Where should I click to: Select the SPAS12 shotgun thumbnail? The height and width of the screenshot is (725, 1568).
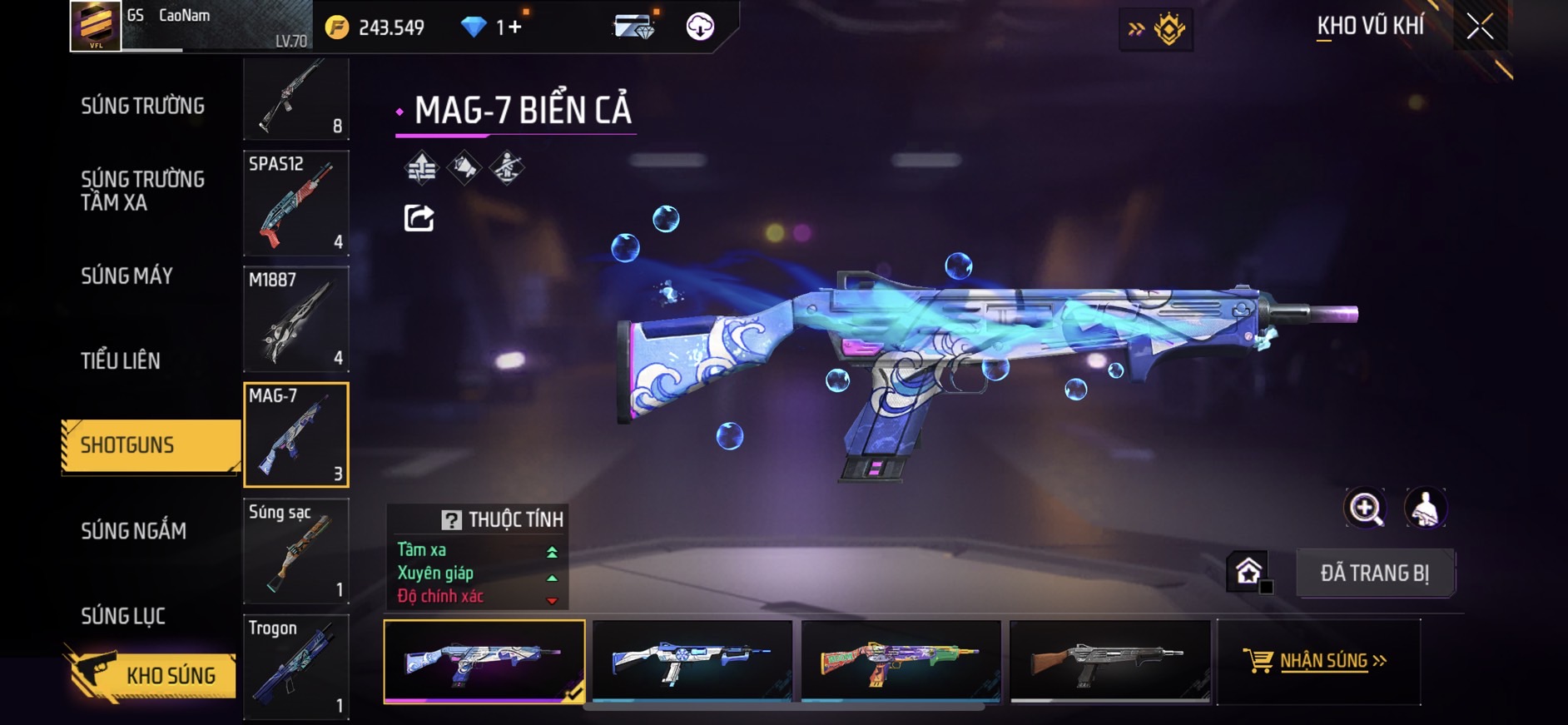295,202
